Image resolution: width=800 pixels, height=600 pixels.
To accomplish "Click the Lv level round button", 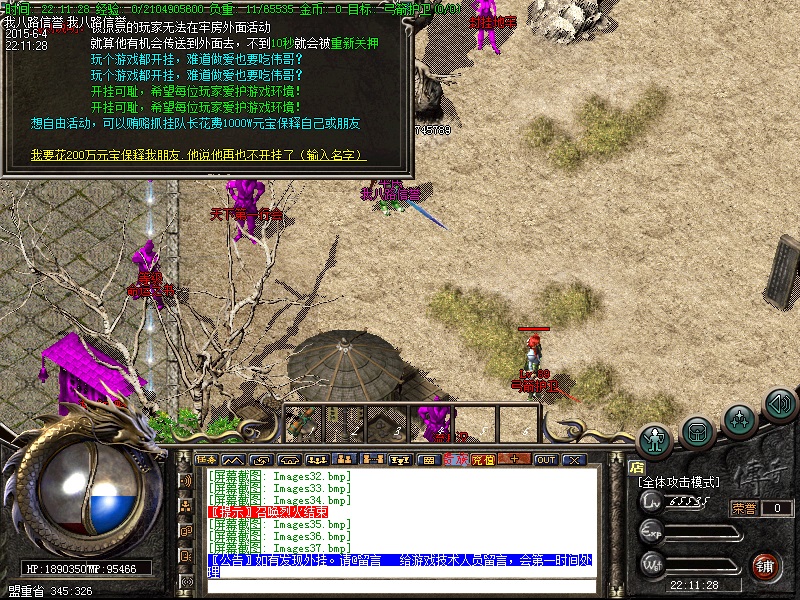I will 652,502.
